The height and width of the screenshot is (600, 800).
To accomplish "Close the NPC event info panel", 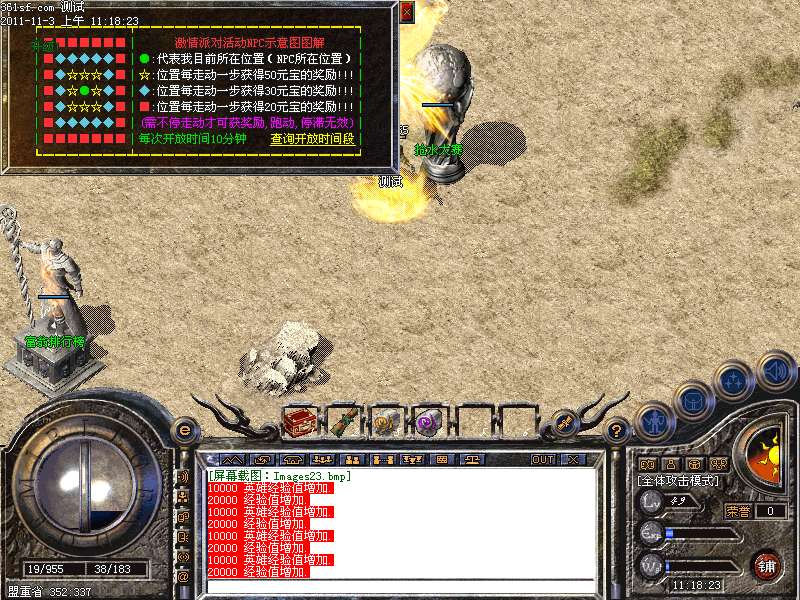I will pyautogui.click(x=406, y=12).
